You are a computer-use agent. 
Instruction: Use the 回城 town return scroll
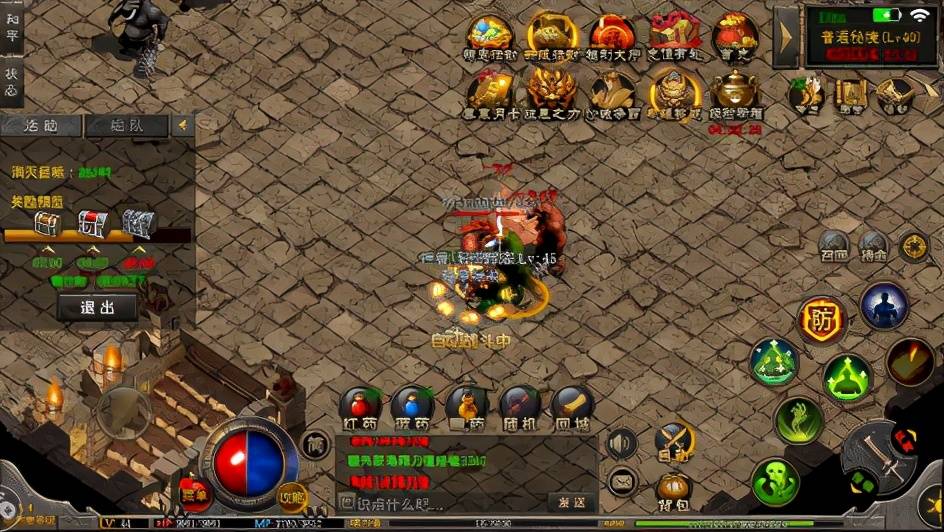coord(572,407)
